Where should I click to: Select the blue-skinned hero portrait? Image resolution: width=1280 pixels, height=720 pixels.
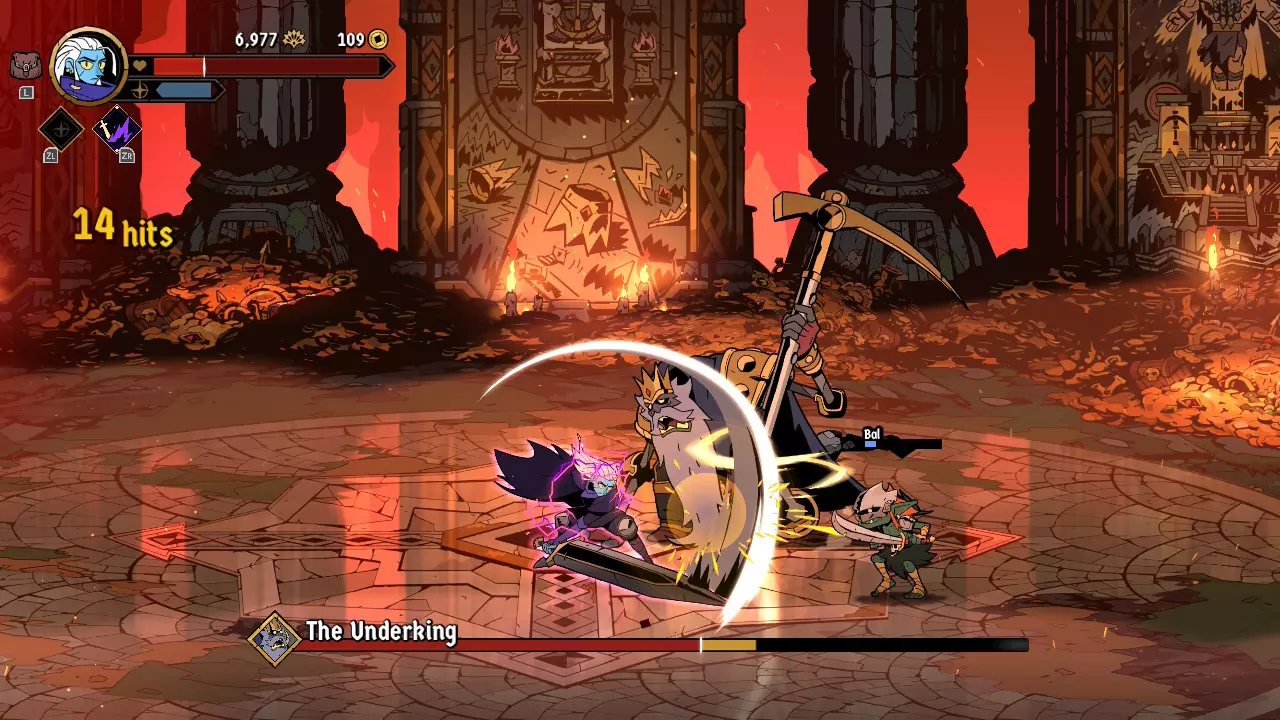(87, 66)
